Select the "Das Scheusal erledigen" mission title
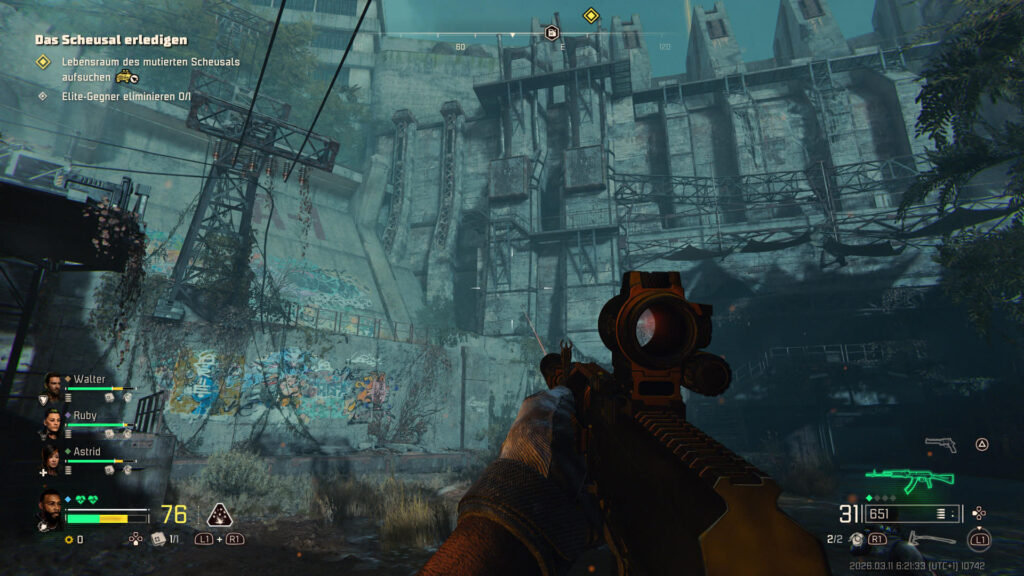1024x576 pixels. [110, 40]
